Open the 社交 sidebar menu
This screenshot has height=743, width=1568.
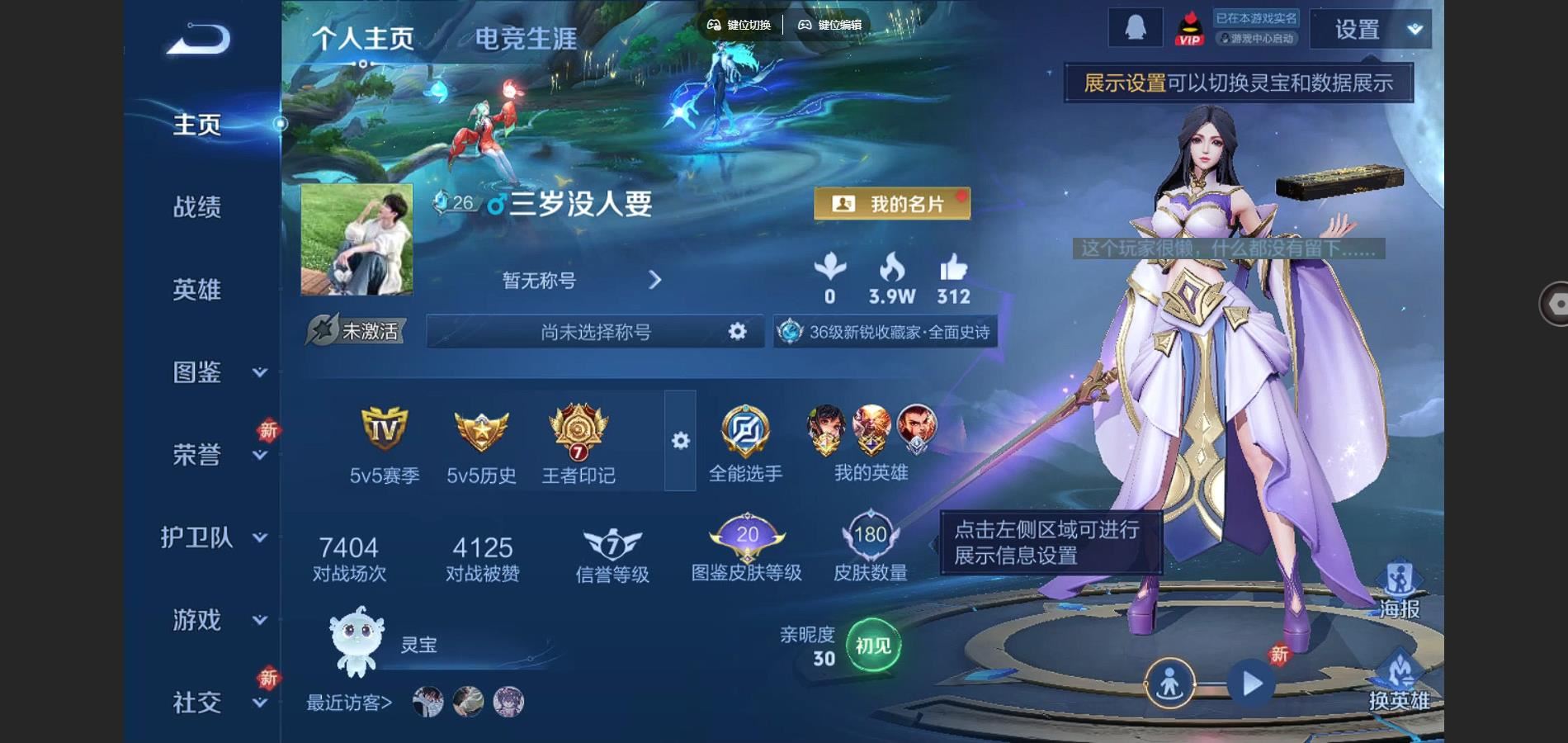[x=216, y=703]
